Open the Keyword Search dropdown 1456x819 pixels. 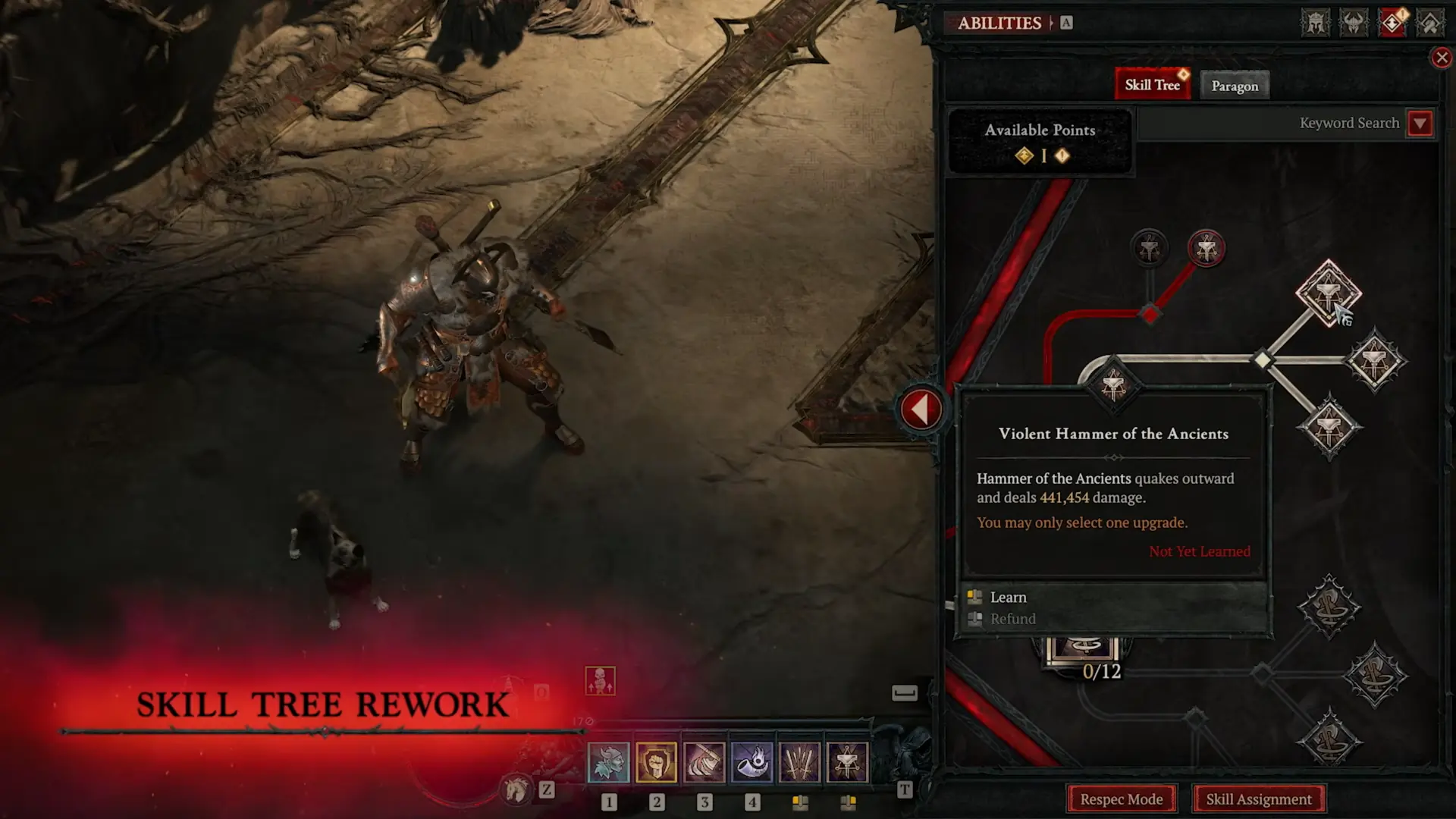1420,123
